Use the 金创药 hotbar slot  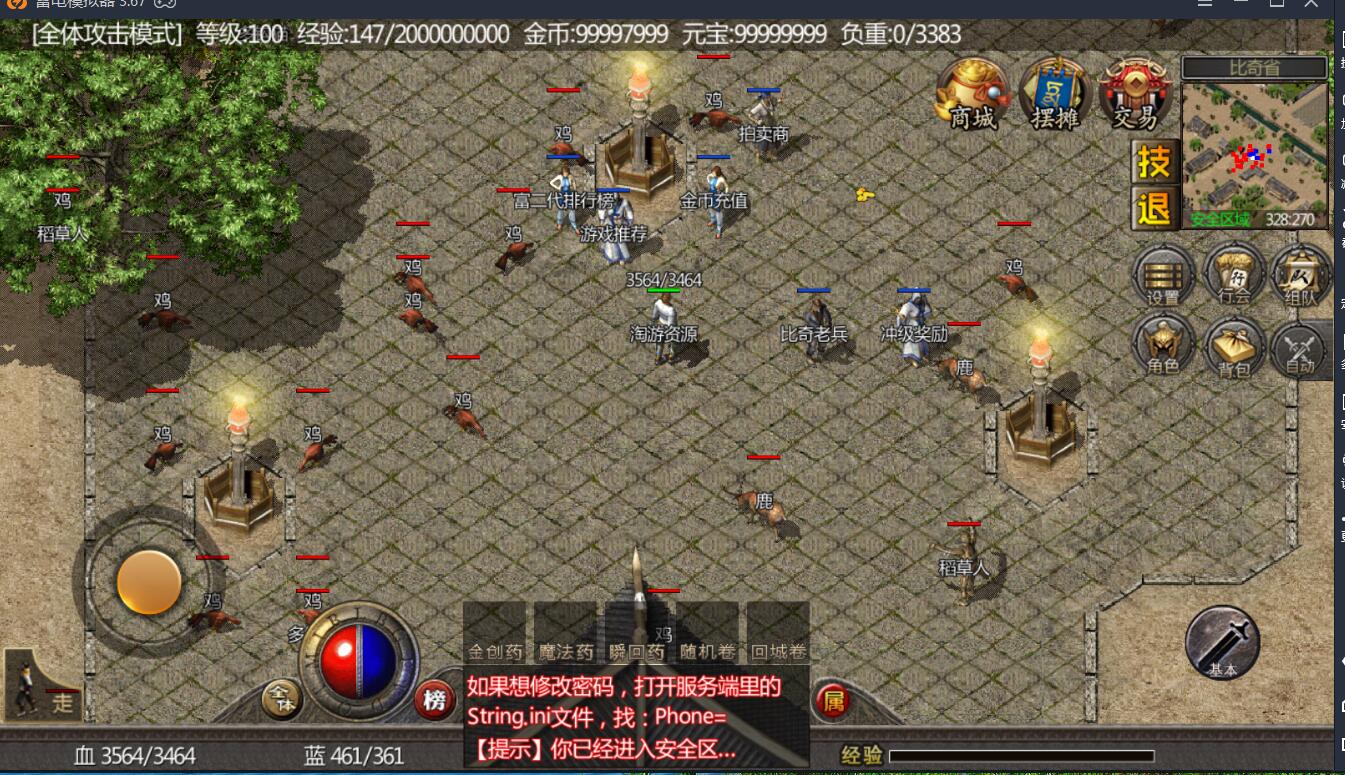[495, 633]
